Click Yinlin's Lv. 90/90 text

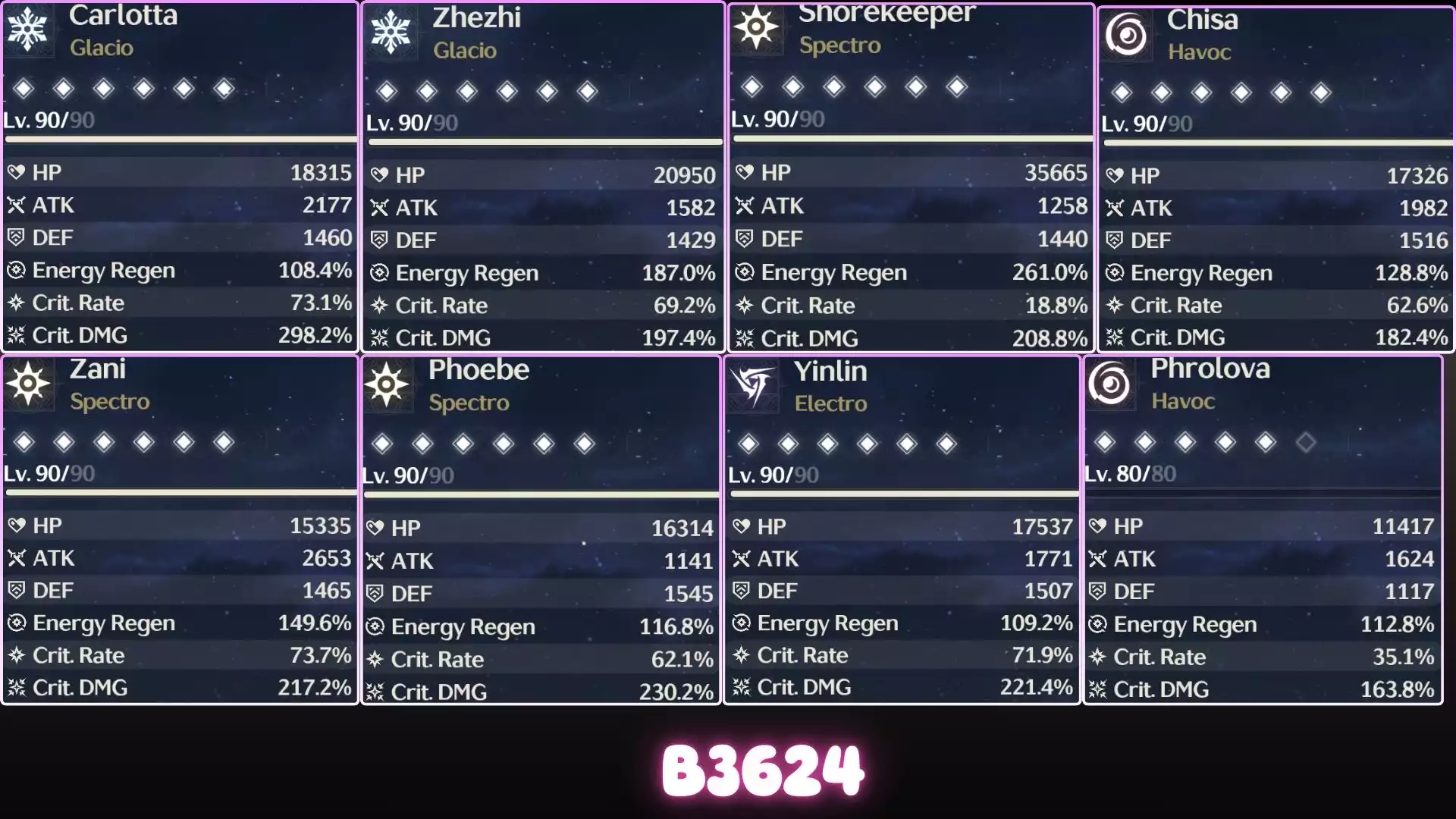tap(773, 475)
